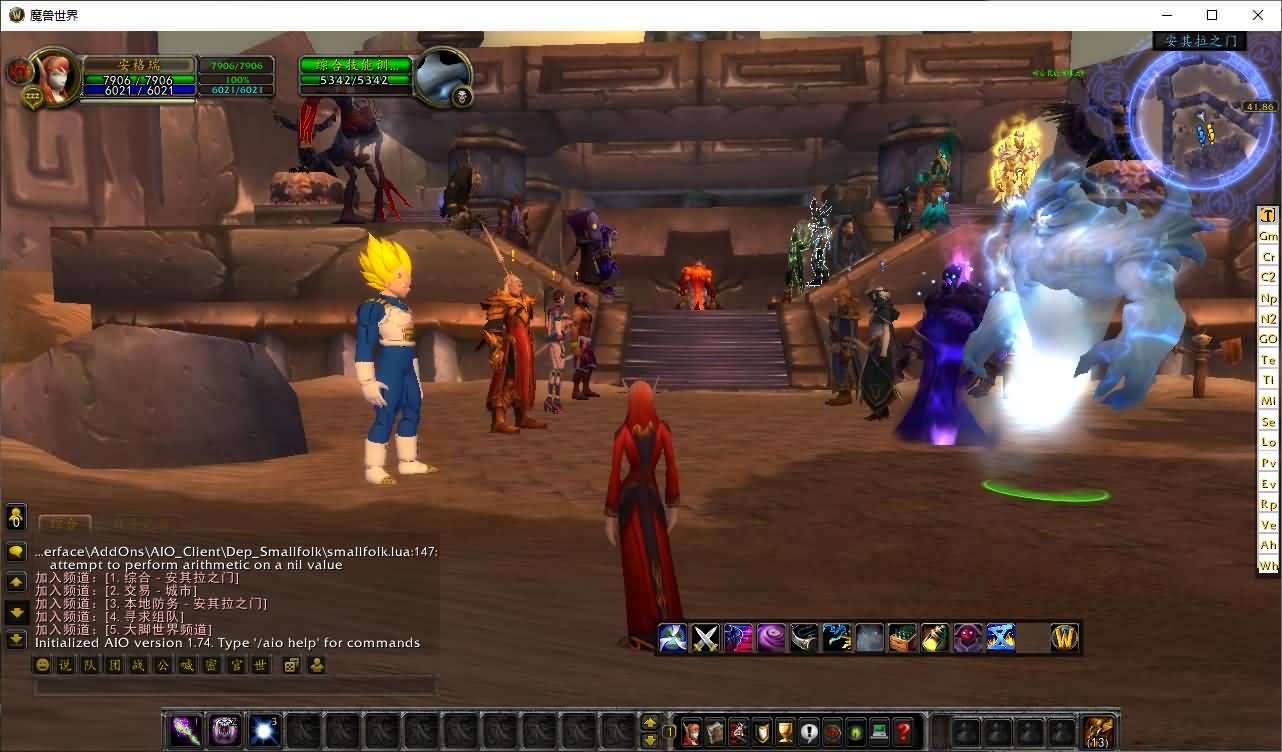Open the backpack bag slot
Screen dimensions: 1282x752
[x=1099, y=731]
